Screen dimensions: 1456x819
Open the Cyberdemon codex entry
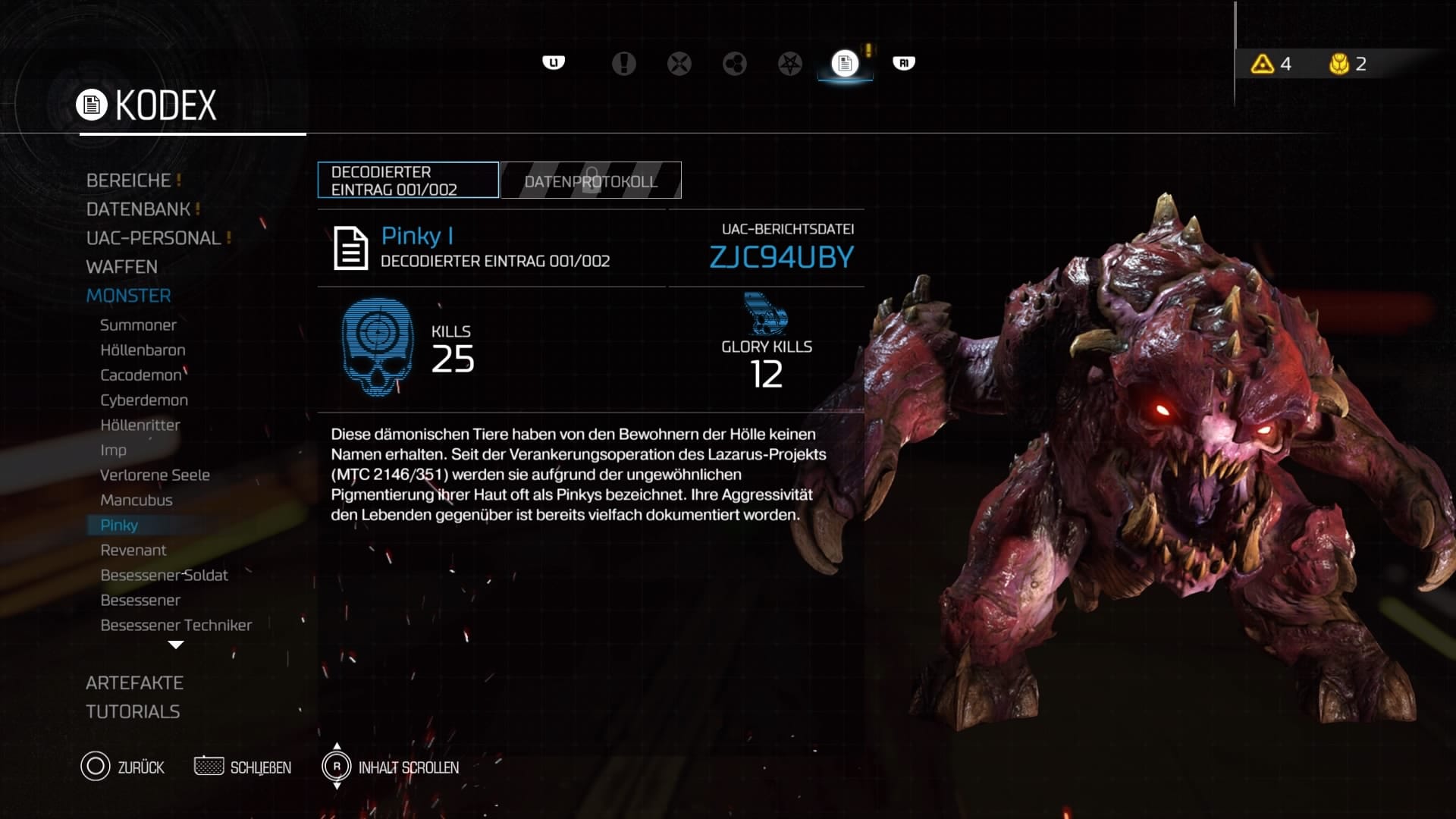pos(144,400)
